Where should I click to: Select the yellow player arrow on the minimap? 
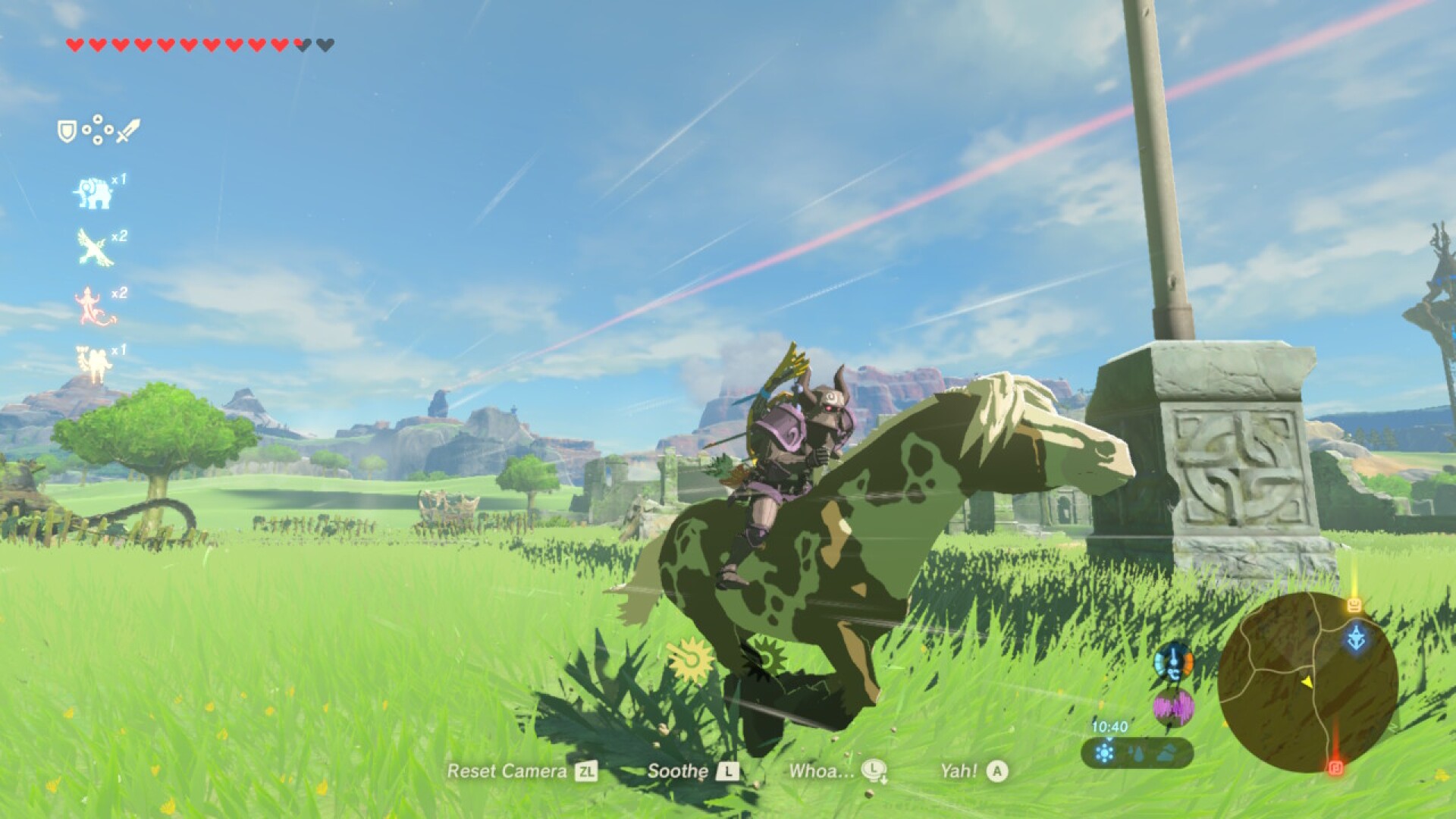(1307, 682)
